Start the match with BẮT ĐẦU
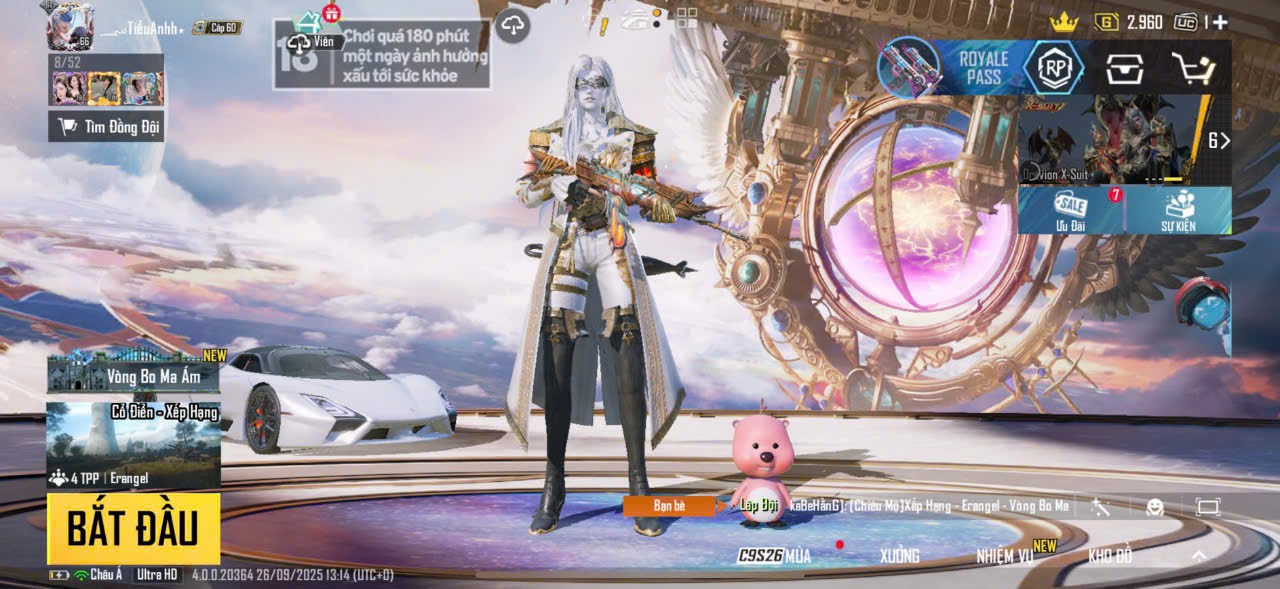The height and width of the screenshot is (589, 1280). tap(133, 528)
